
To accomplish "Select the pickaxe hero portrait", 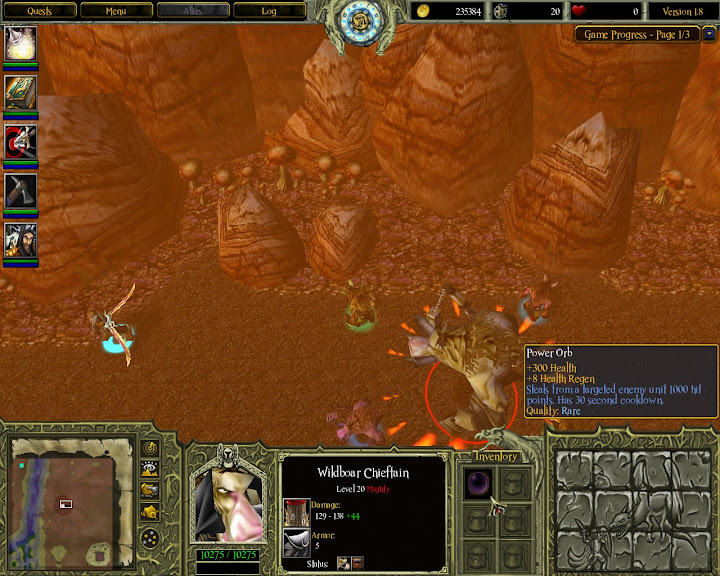I will click(x=21, y=190).
